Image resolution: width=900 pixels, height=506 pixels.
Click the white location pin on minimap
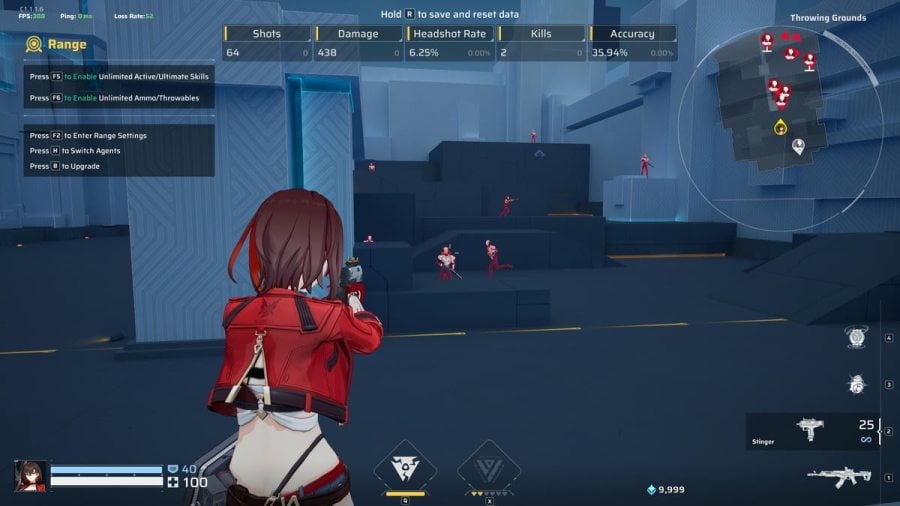(x=799, y=148)
